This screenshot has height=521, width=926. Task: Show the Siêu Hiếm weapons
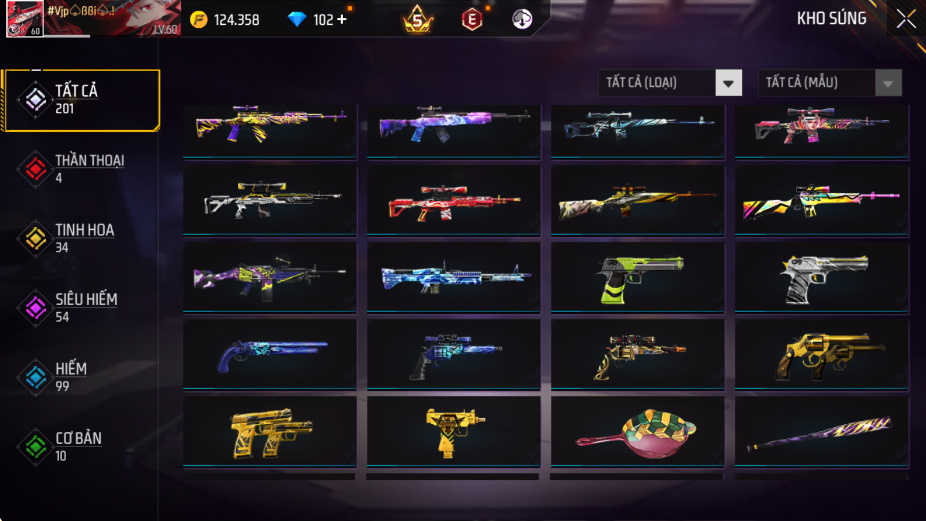coord(80,308)
